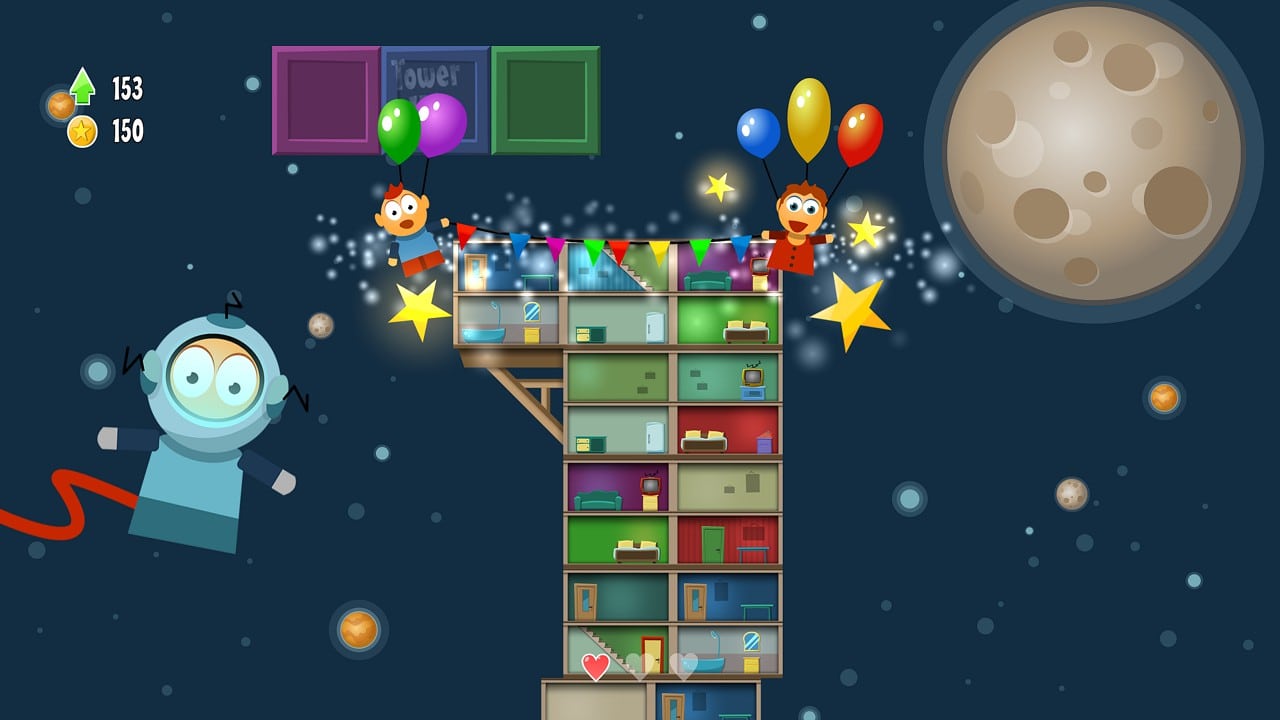Click the gold star coin icon
The height and width of the screenshot is (720, 1280).
click(x=82, y=129)
